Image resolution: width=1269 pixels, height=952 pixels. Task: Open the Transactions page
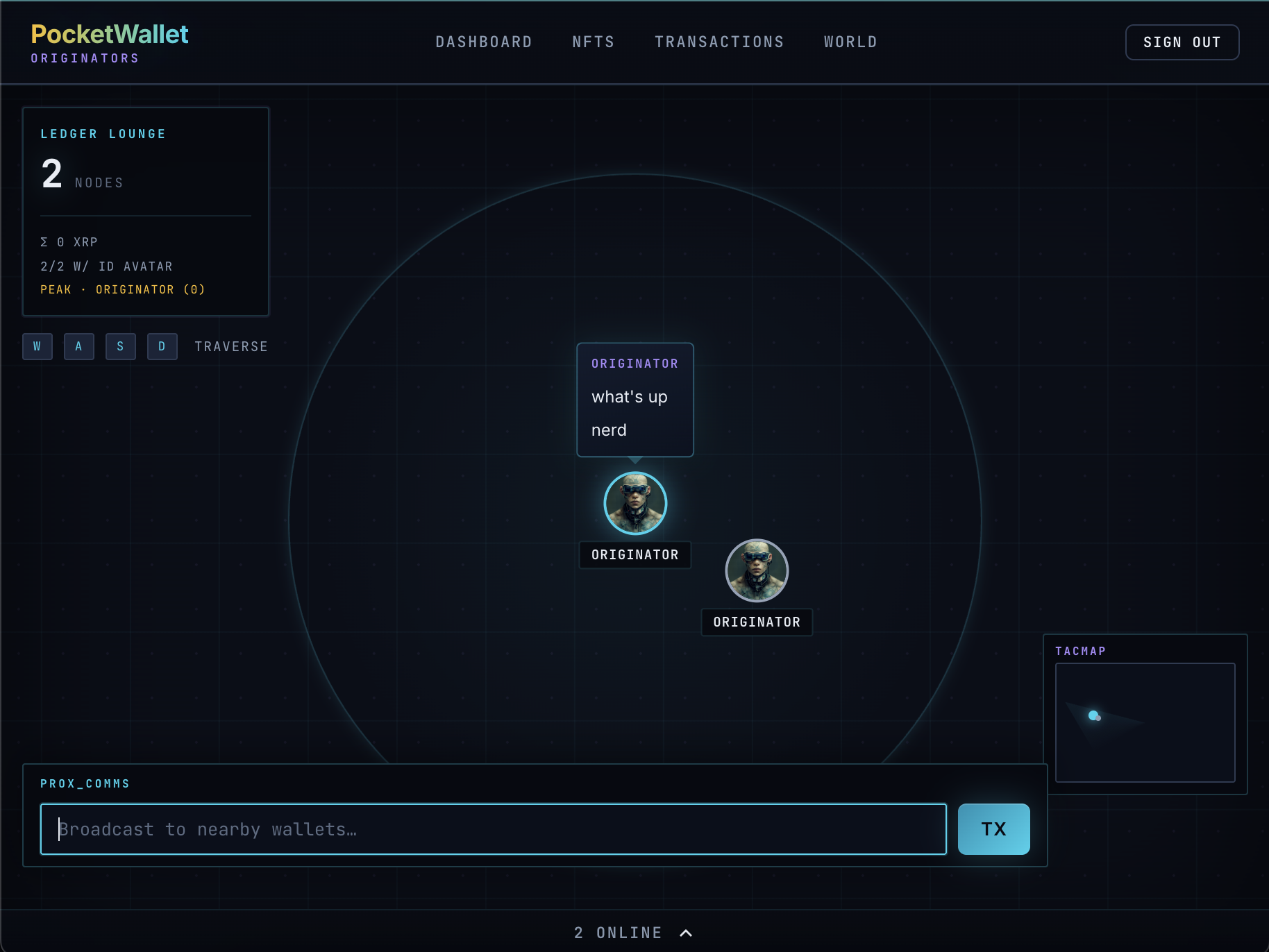point(719,42)
